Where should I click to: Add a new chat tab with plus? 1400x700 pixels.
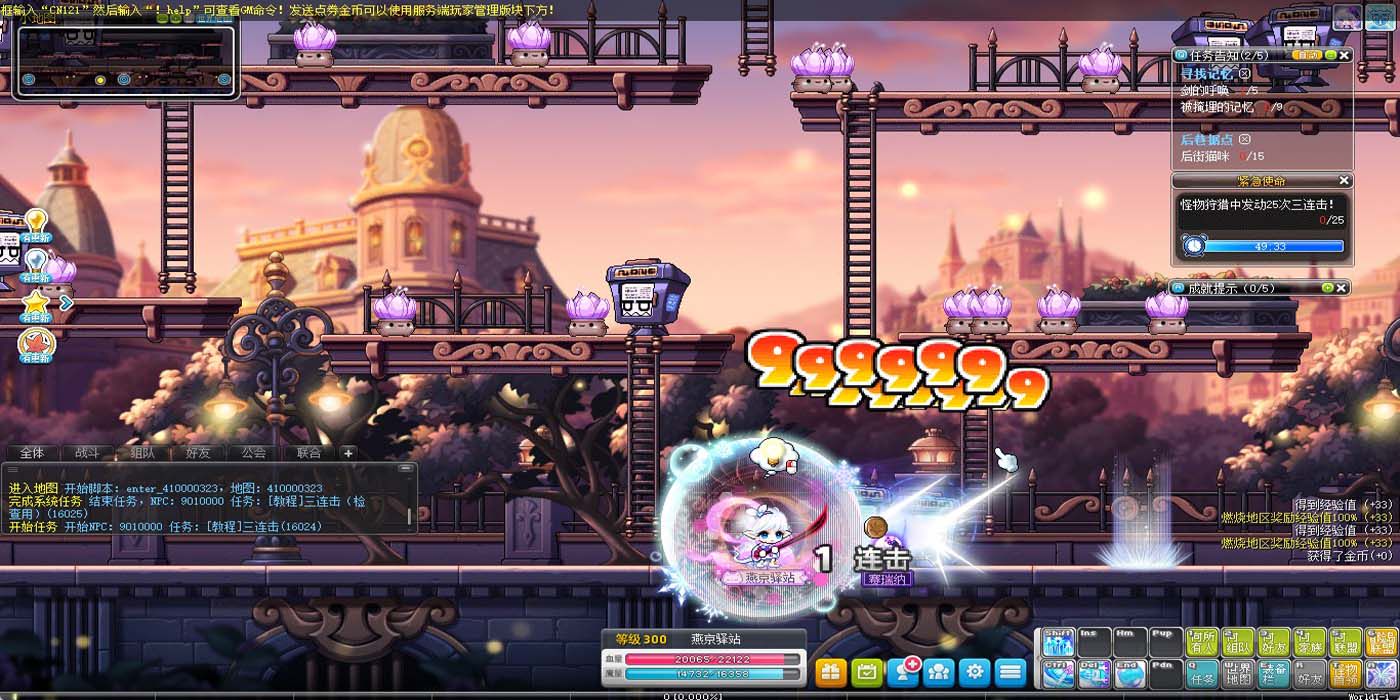pos(348,453)
